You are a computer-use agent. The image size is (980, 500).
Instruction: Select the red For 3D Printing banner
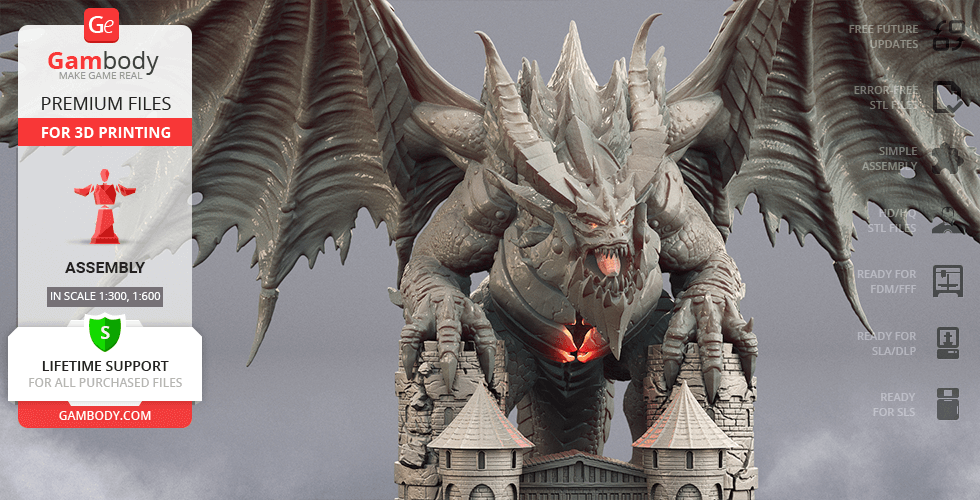pyautogui.click(x=105, y=132)
